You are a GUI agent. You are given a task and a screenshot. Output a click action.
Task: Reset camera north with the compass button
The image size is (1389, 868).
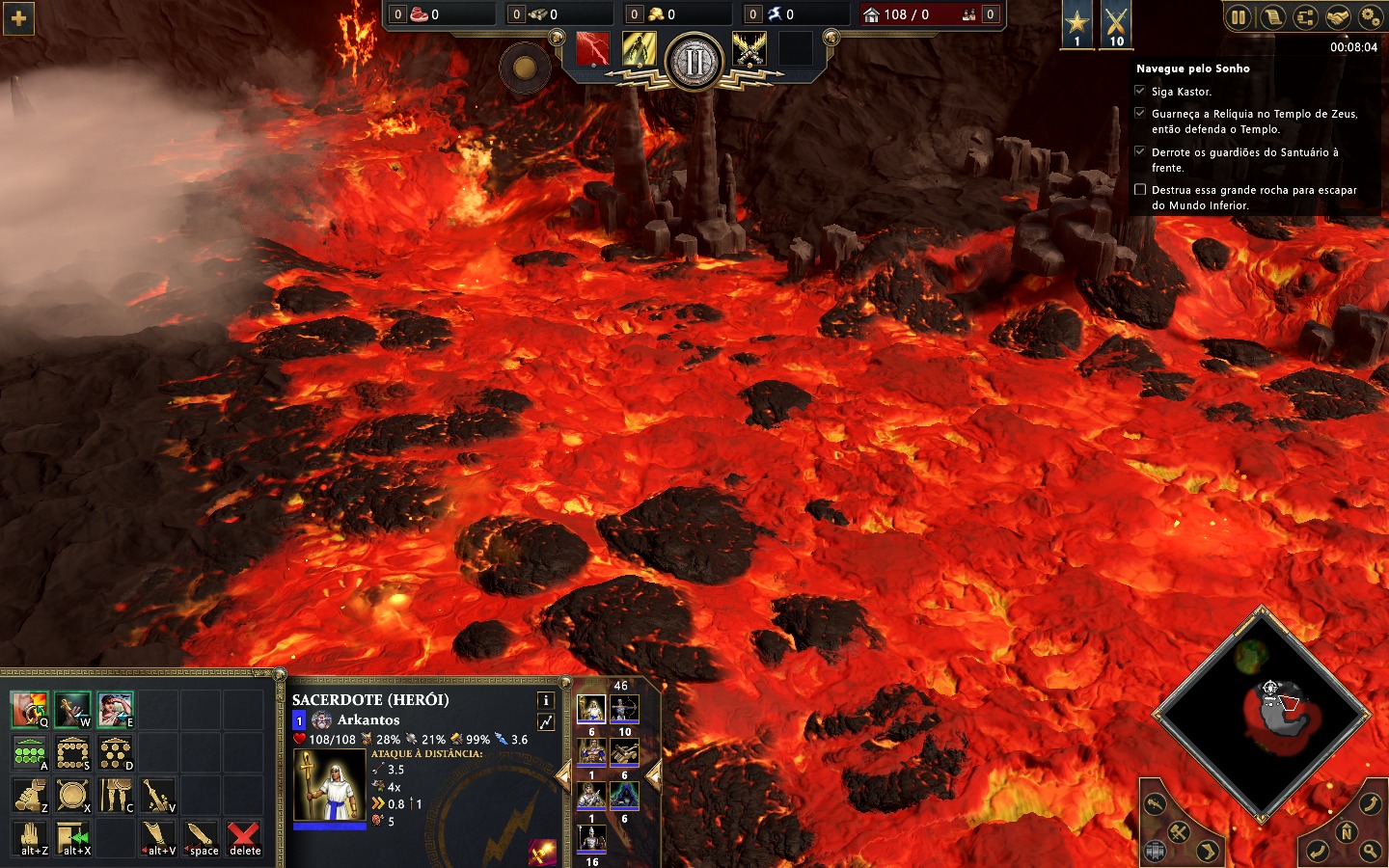tap(1346, 832)
